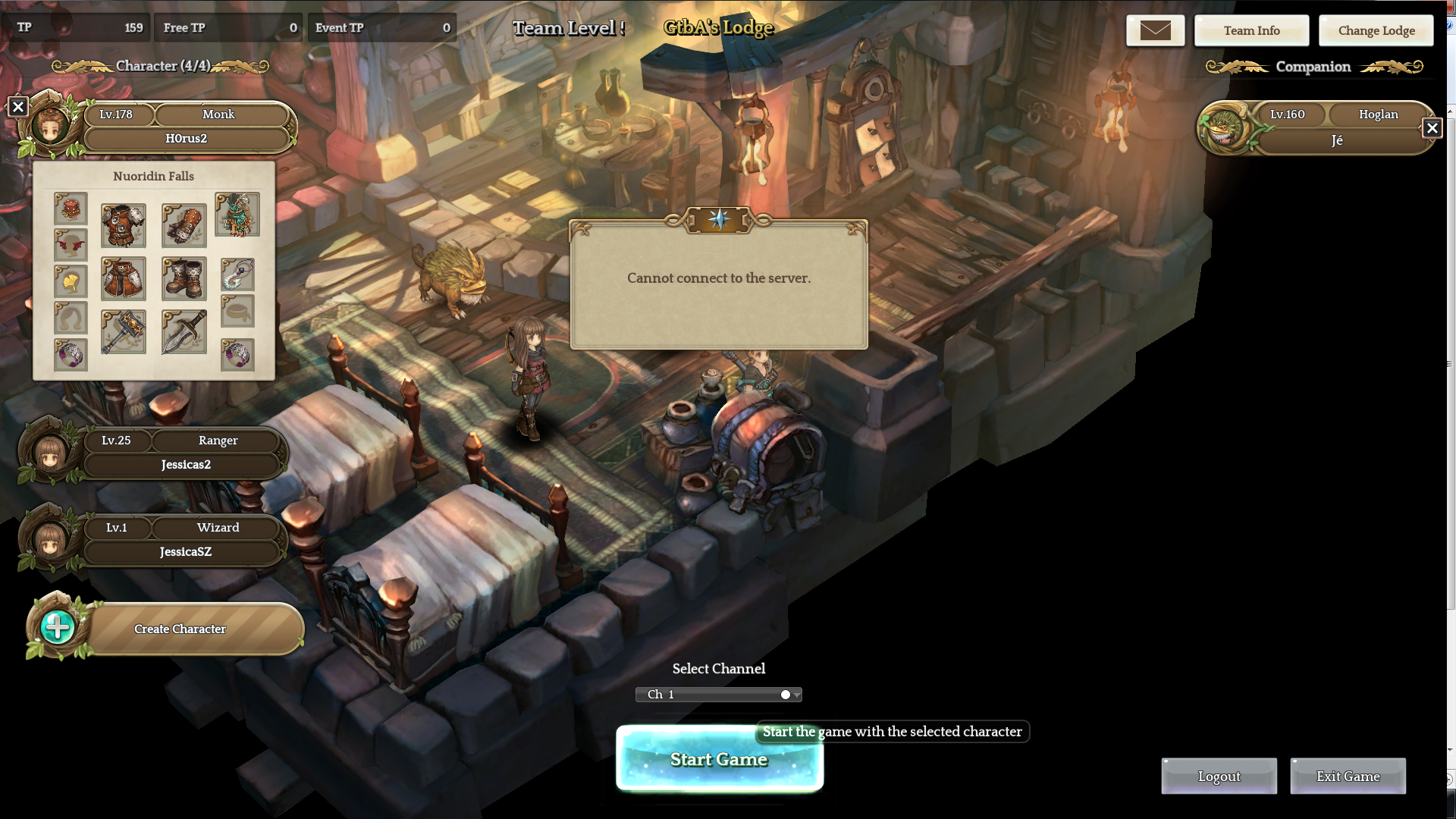Inspect the dagger weapon slot
The height and width of the screenshot is (819, 1456).
pyautogui.click(x=184, y=331)
